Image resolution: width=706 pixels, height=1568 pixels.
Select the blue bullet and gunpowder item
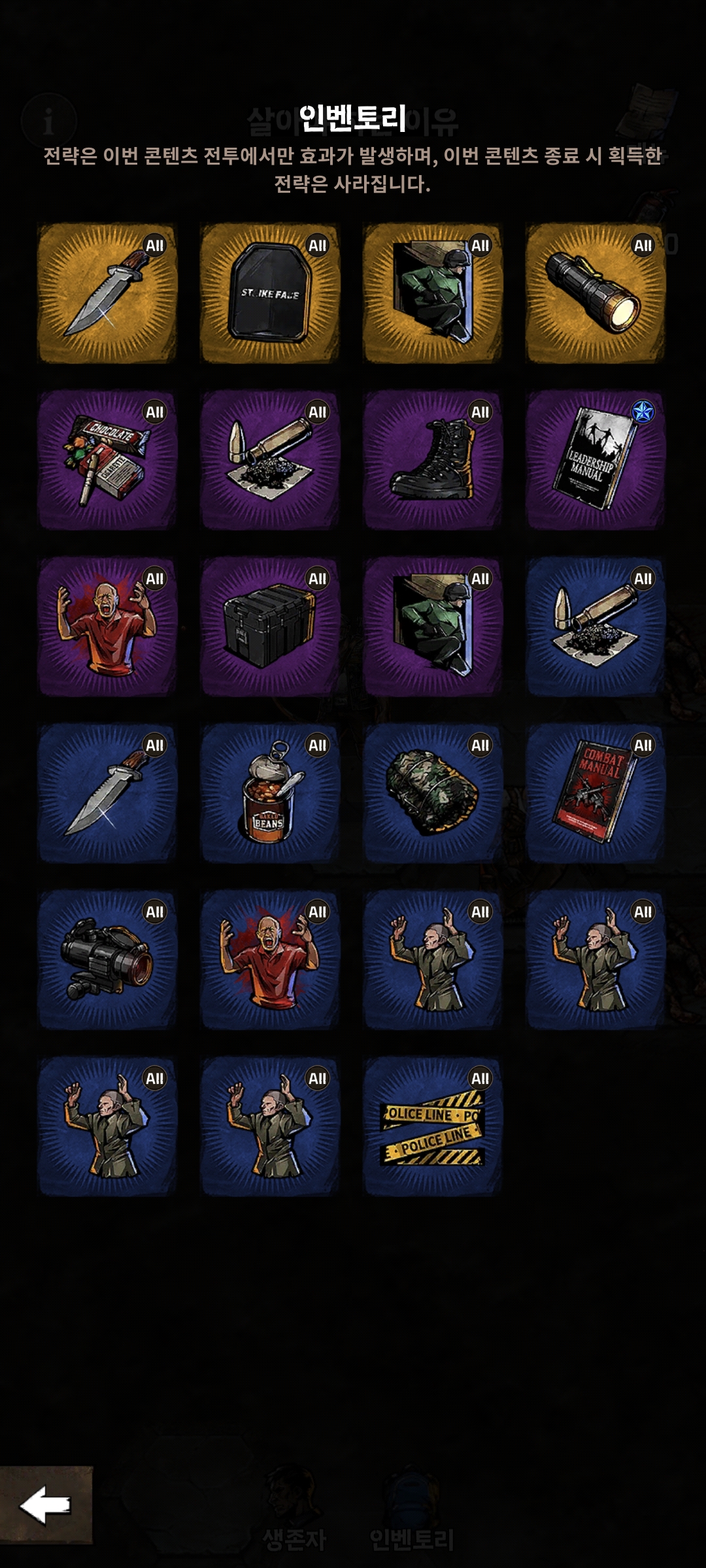pyautogui.click(x=596, y=627)
